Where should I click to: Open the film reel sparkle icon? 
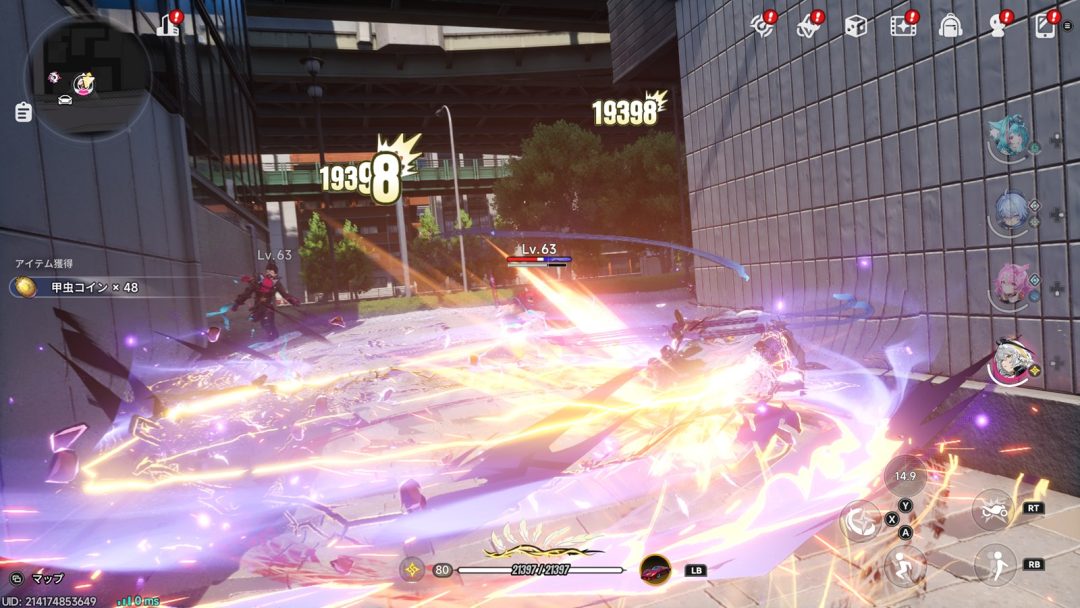coord(903,26)
